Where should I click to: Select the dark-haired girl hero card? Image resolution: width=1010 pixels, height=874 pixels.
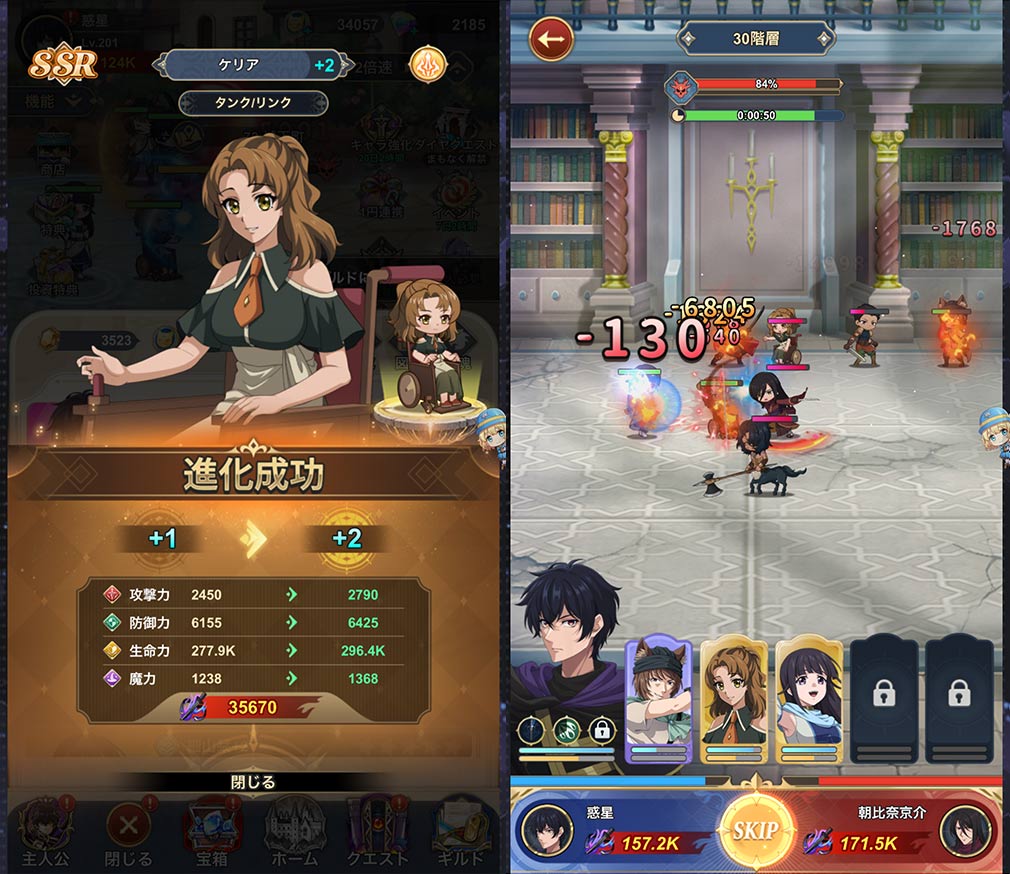(808, 700)
